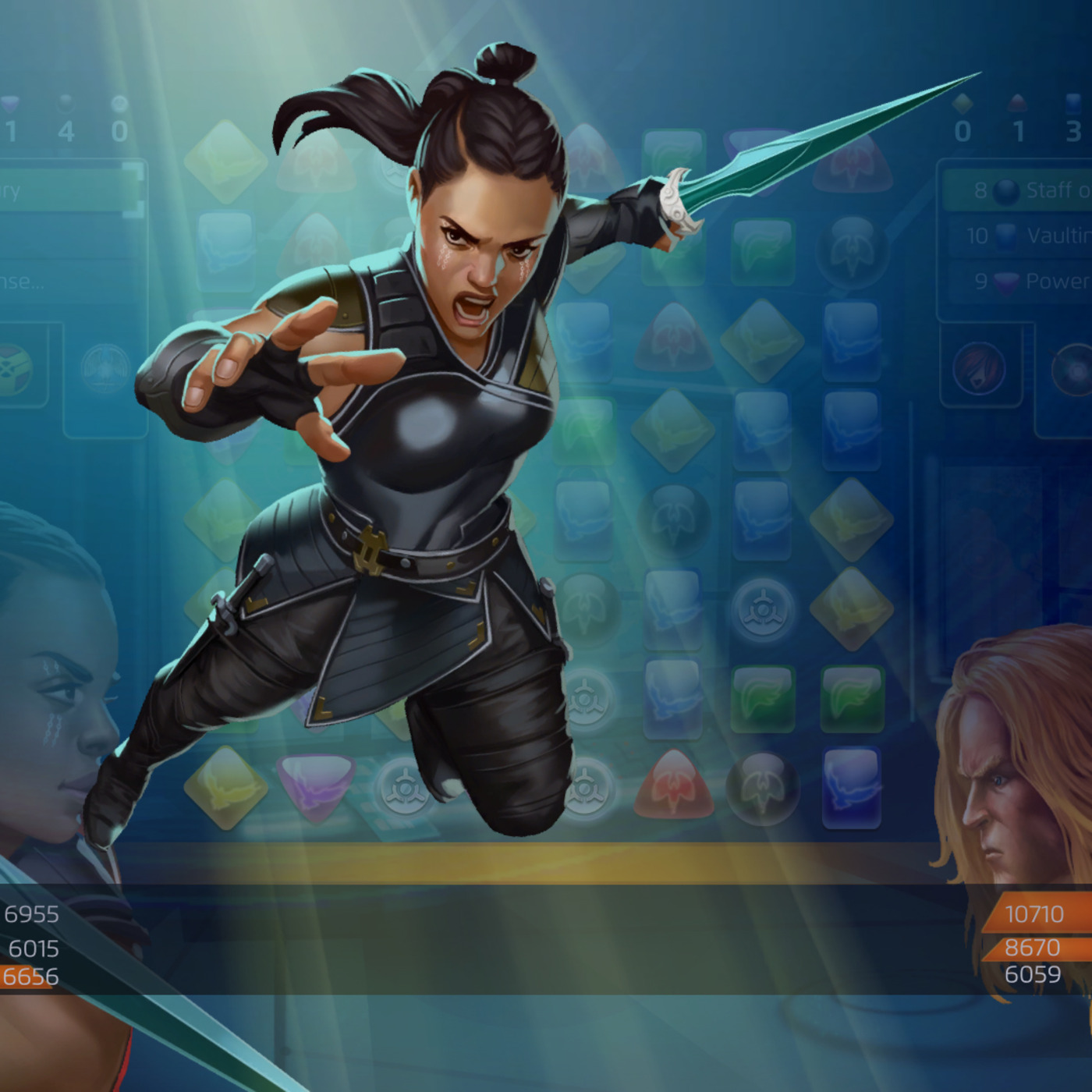The image size is (1092, 1092).
Task: Select the yellow X-emblem team icon
Action: (x=16, y=367)
